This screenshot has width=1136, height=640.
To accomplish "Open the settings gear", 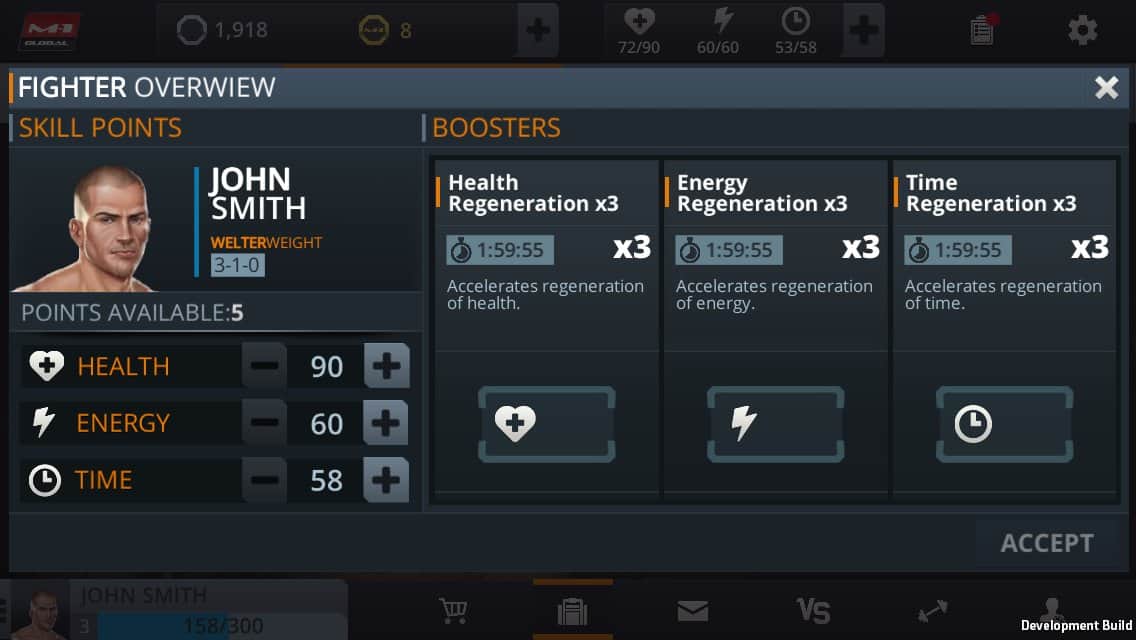I will coord(1082,30).
